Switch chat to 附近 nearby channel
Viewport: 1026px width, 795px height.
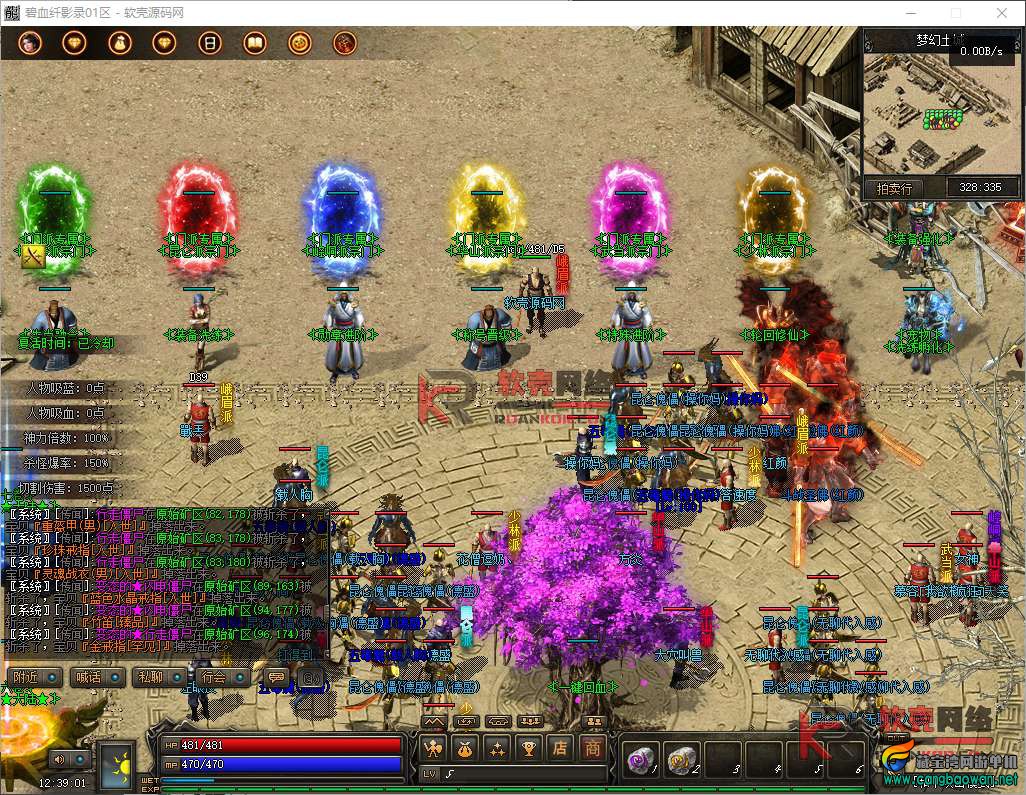(27, 677)
